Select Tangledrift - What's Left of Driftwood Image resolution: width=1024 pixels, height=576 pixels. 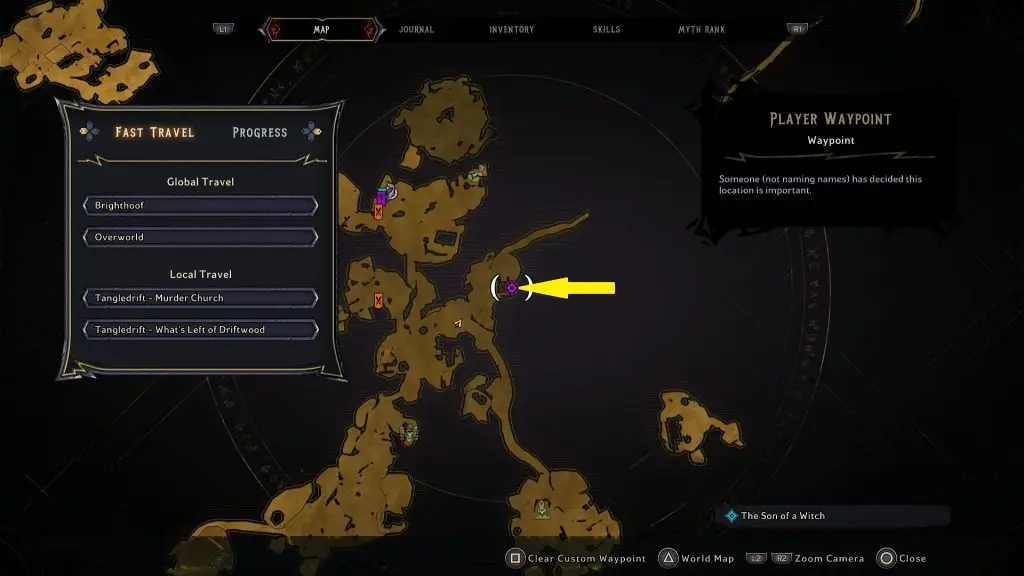coord(201,330)
